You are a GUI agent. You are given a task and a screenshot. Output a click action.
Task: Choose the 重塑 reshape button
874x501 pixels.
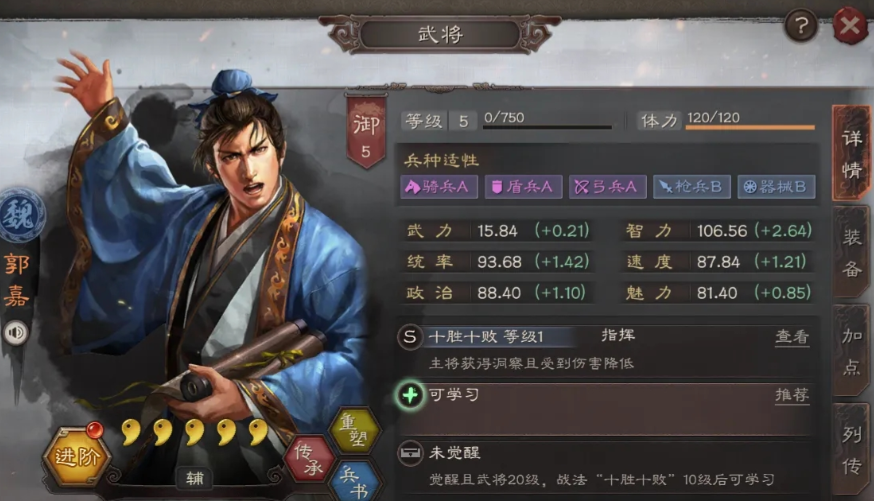tap(354, 430)
